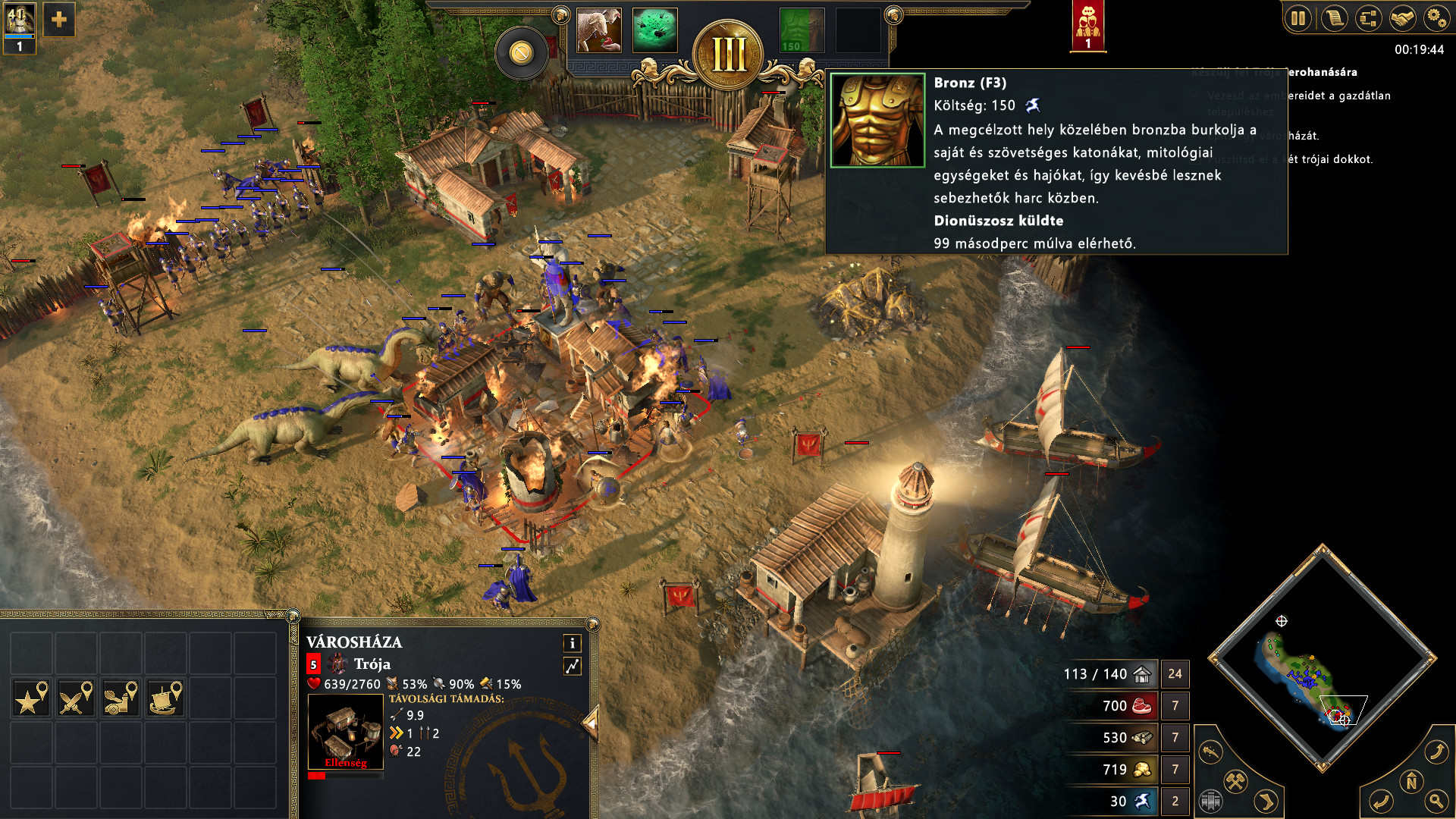Viewport: 1456px width, 819px height.
Task: Reset camera north with the N button
Action: coord(1411,781)
